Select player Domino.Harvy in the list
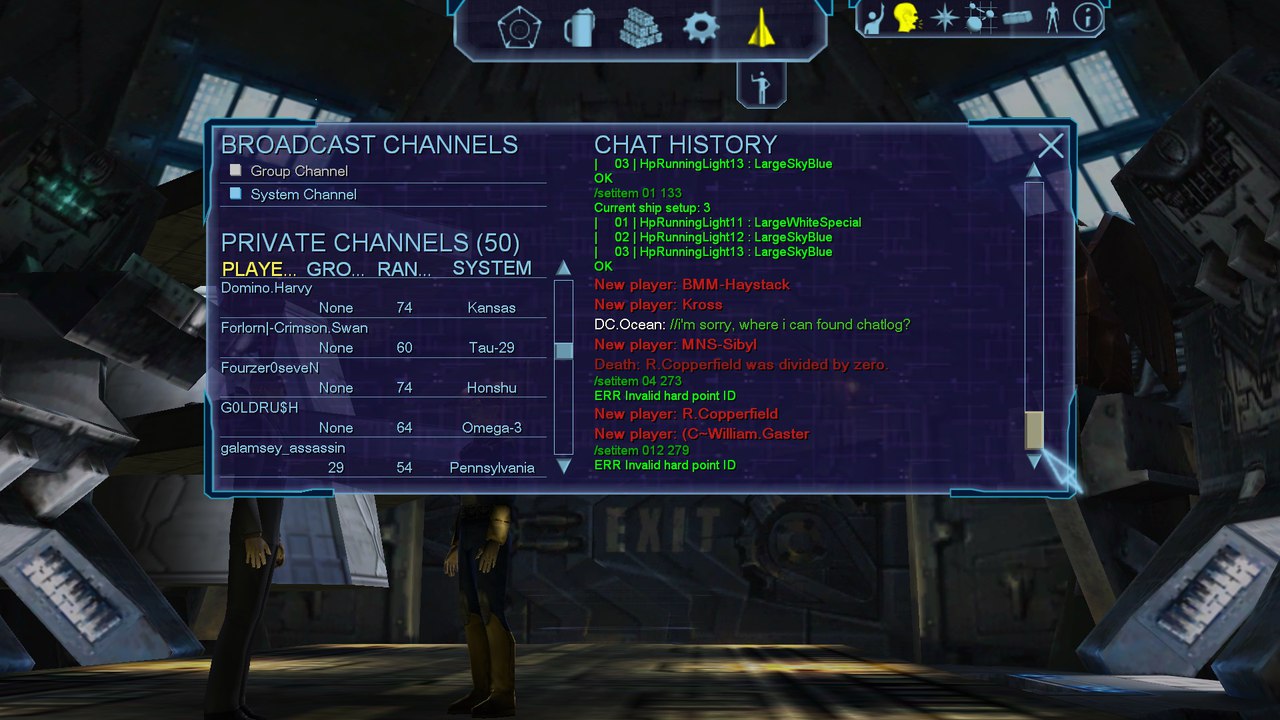1280x720 pixels. click(x=267, y=288)
